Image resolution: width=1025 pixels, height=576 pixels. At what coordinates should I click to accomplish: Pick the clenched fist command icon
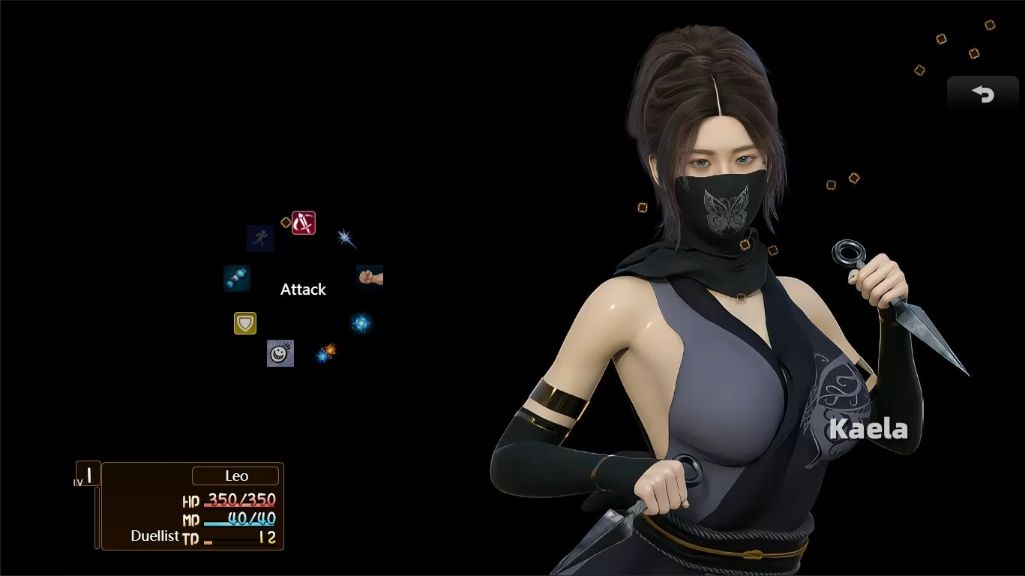370,276
